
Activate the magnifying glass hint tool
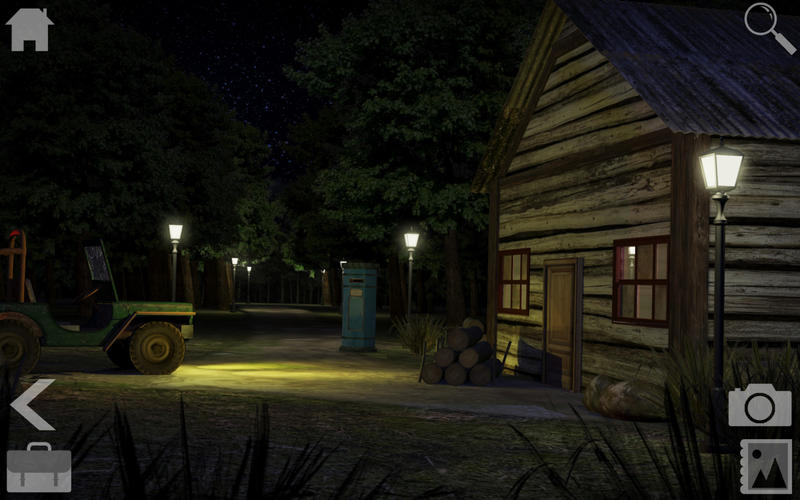[x=768, y=25]
